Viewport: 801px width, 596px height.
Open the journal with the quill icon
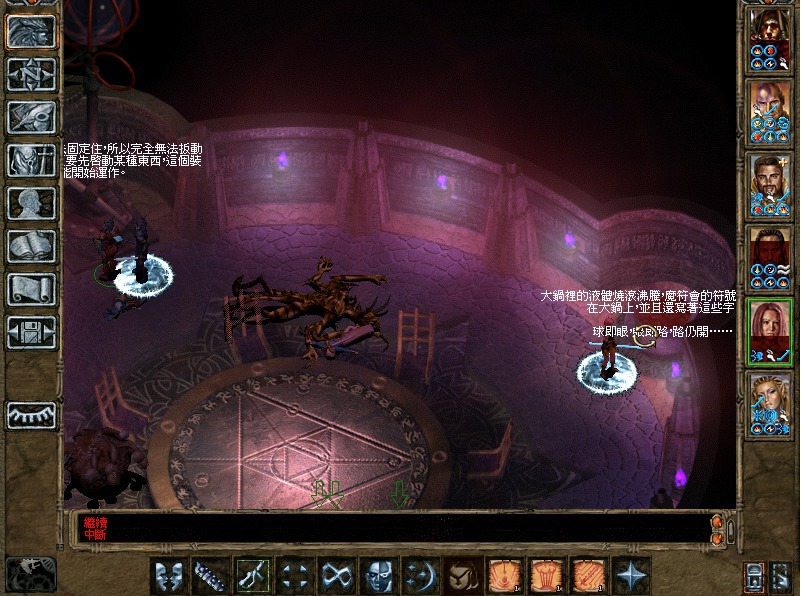click(31, 117)
